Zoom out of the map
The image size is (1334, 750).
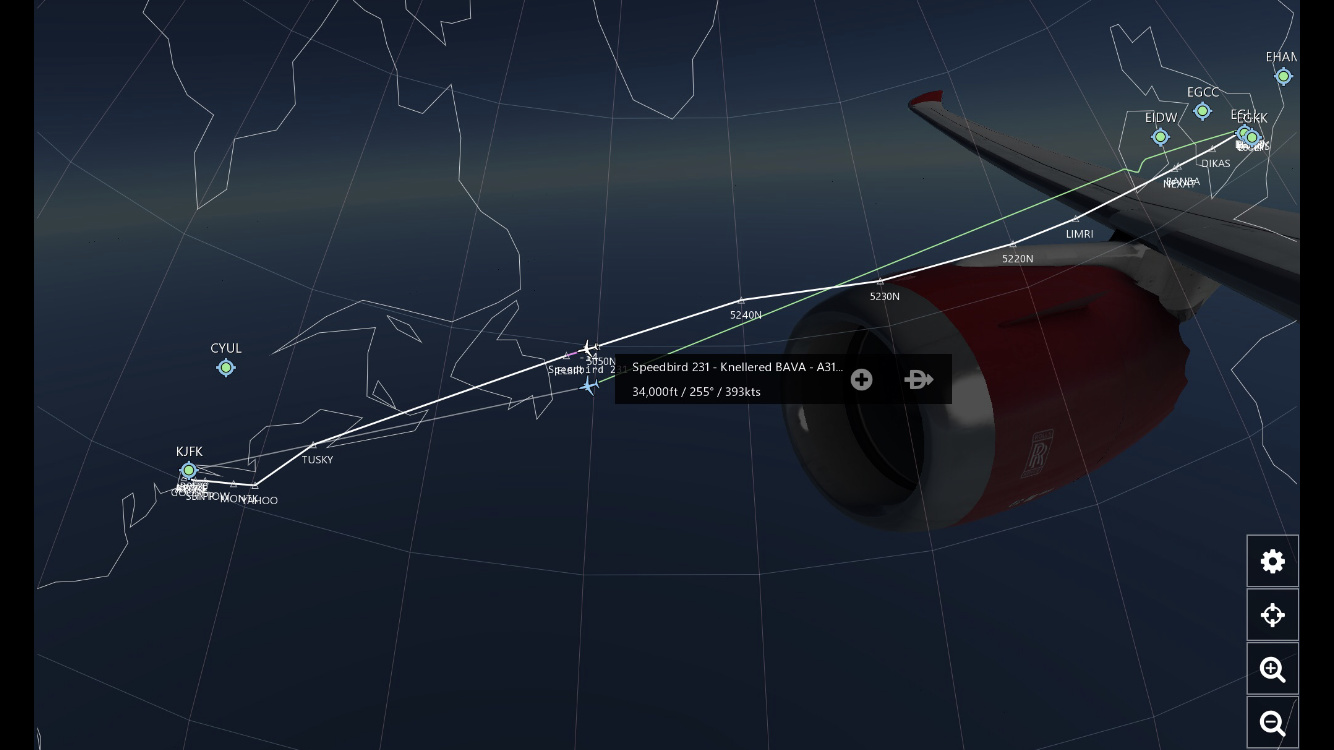(x=1272, y=723)
